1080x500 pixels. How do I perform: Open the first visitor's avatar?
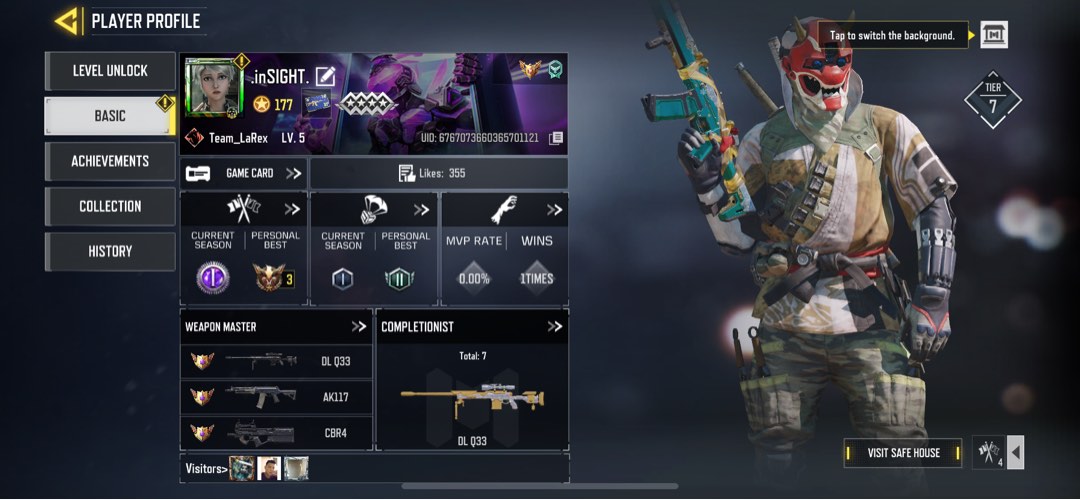point(241,468)
